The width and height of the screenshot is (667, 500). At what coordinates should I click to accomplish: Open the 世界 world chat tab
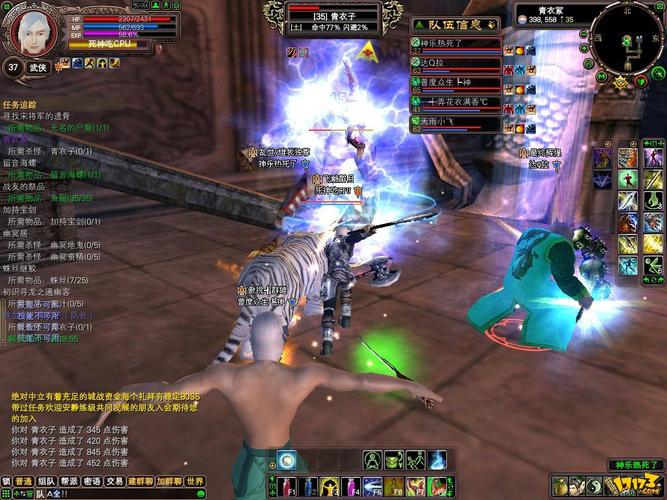pyautogui.click(x=195, y=482)
